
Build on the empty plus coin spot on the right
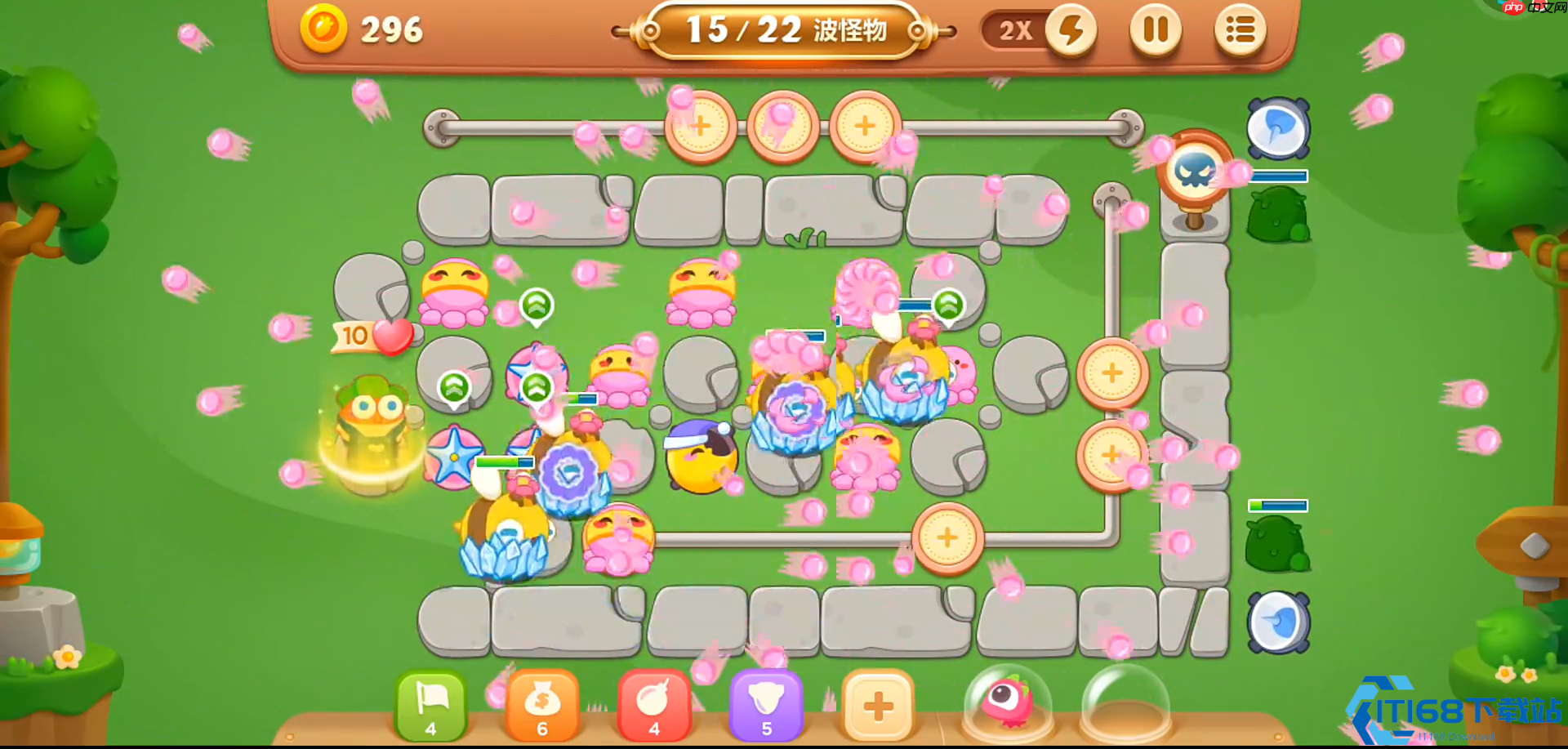click(1112, 373)
